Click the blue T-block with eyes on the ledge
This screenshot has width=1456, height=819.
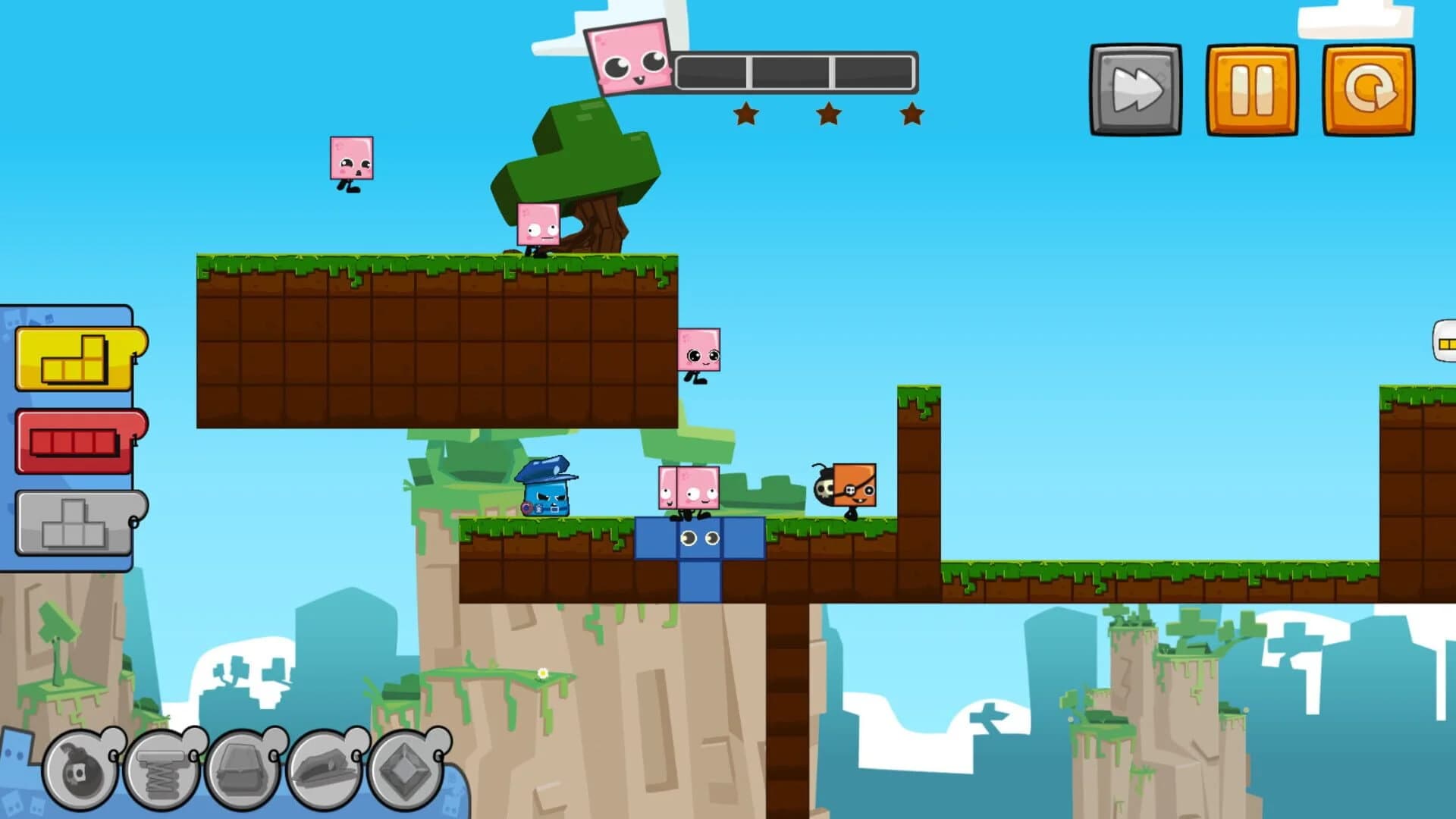[698, 538]
